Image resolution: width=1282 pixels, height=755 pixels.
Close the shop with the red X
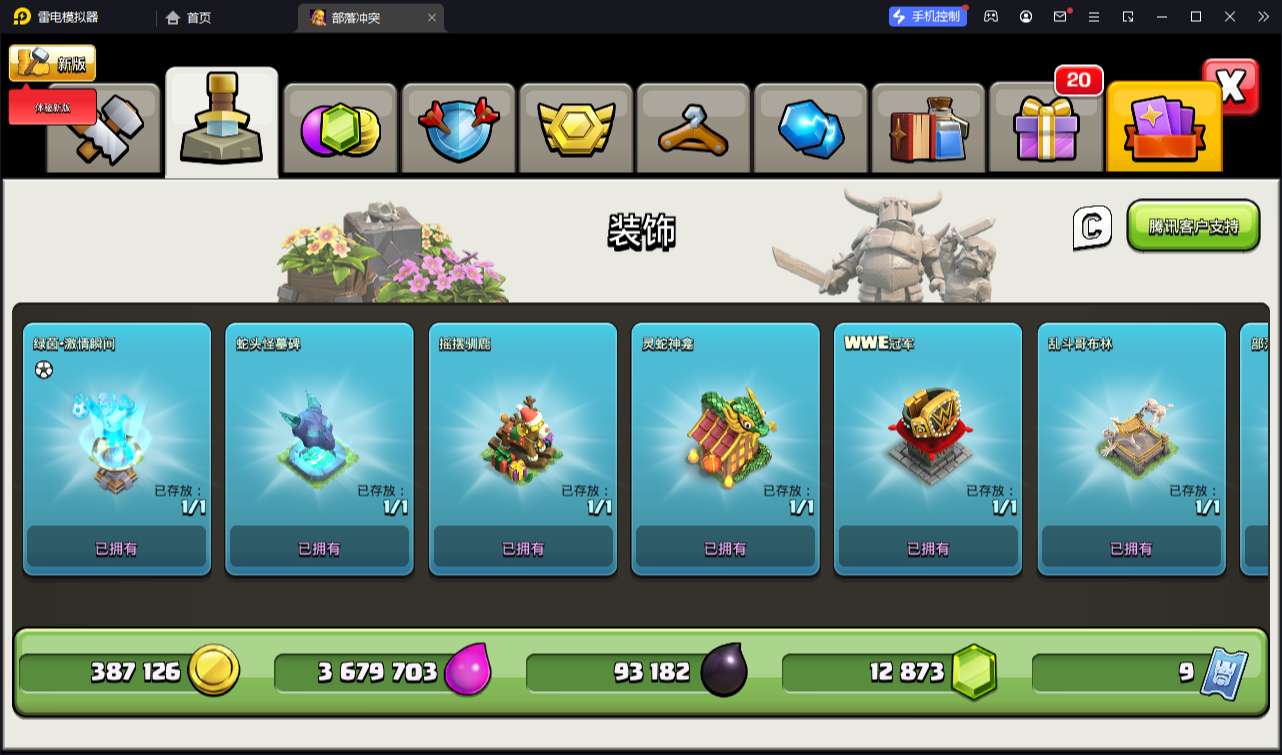click(x=1230, y=87)
